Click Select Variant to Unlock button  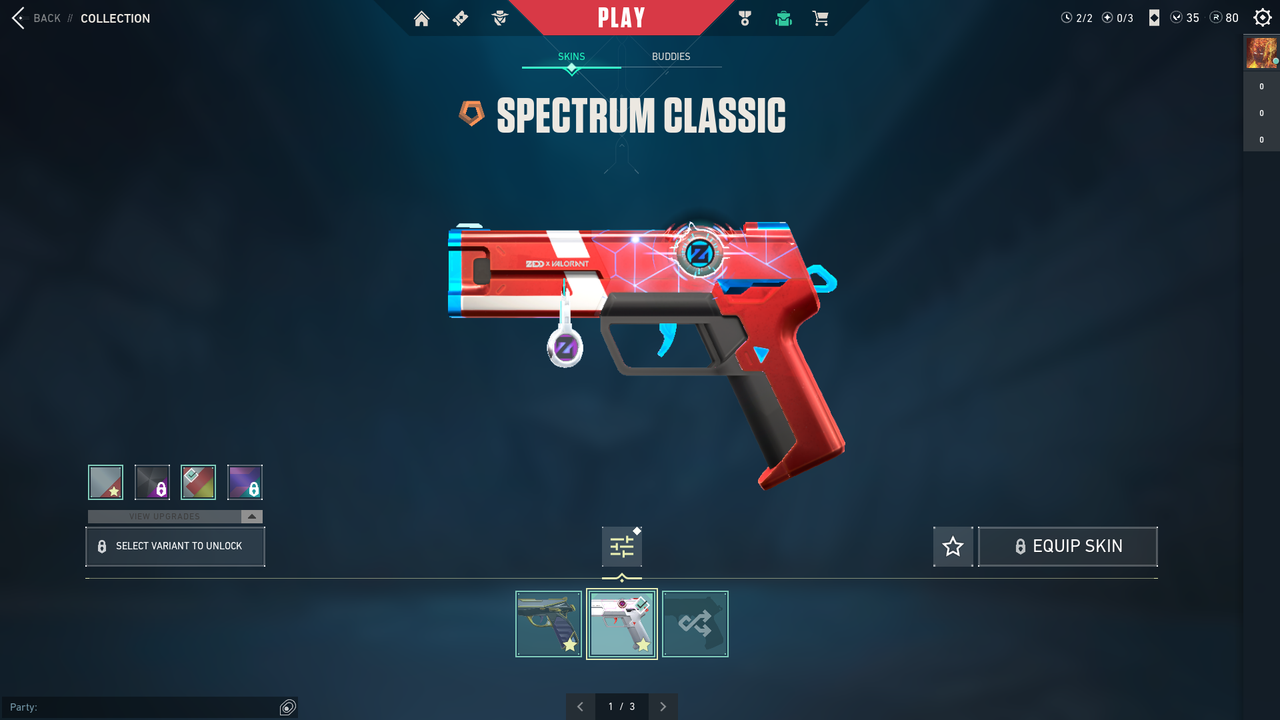(x=175, y=547)
